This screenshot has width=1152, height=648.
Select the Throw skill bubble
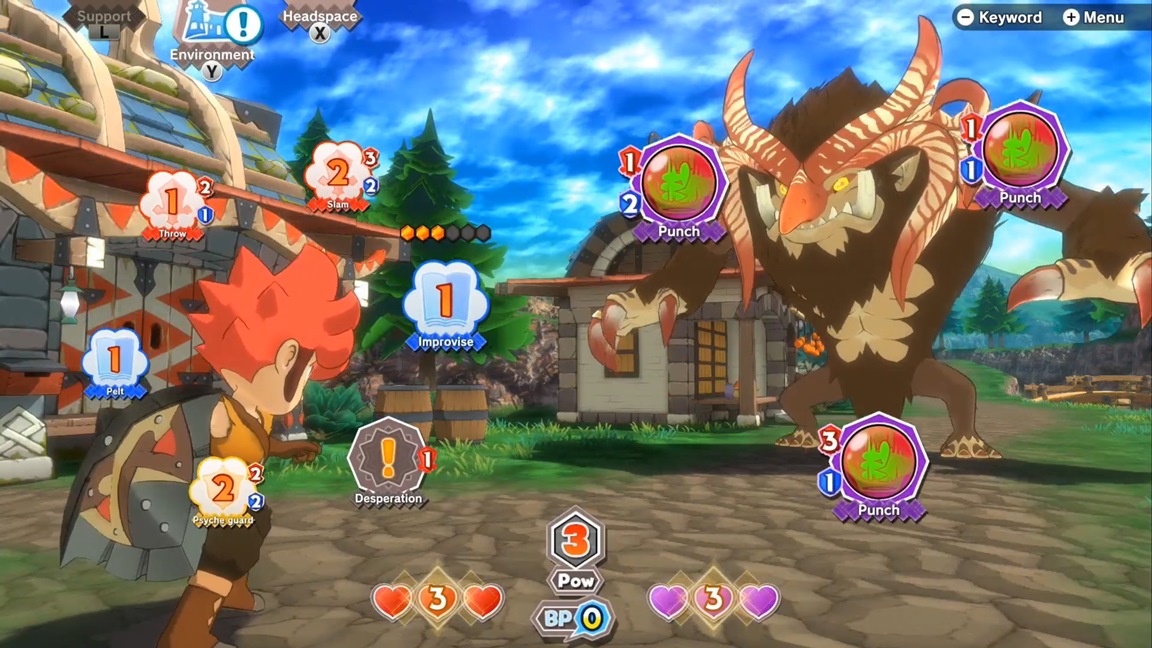pyautogui.click(x=172, y=203)
